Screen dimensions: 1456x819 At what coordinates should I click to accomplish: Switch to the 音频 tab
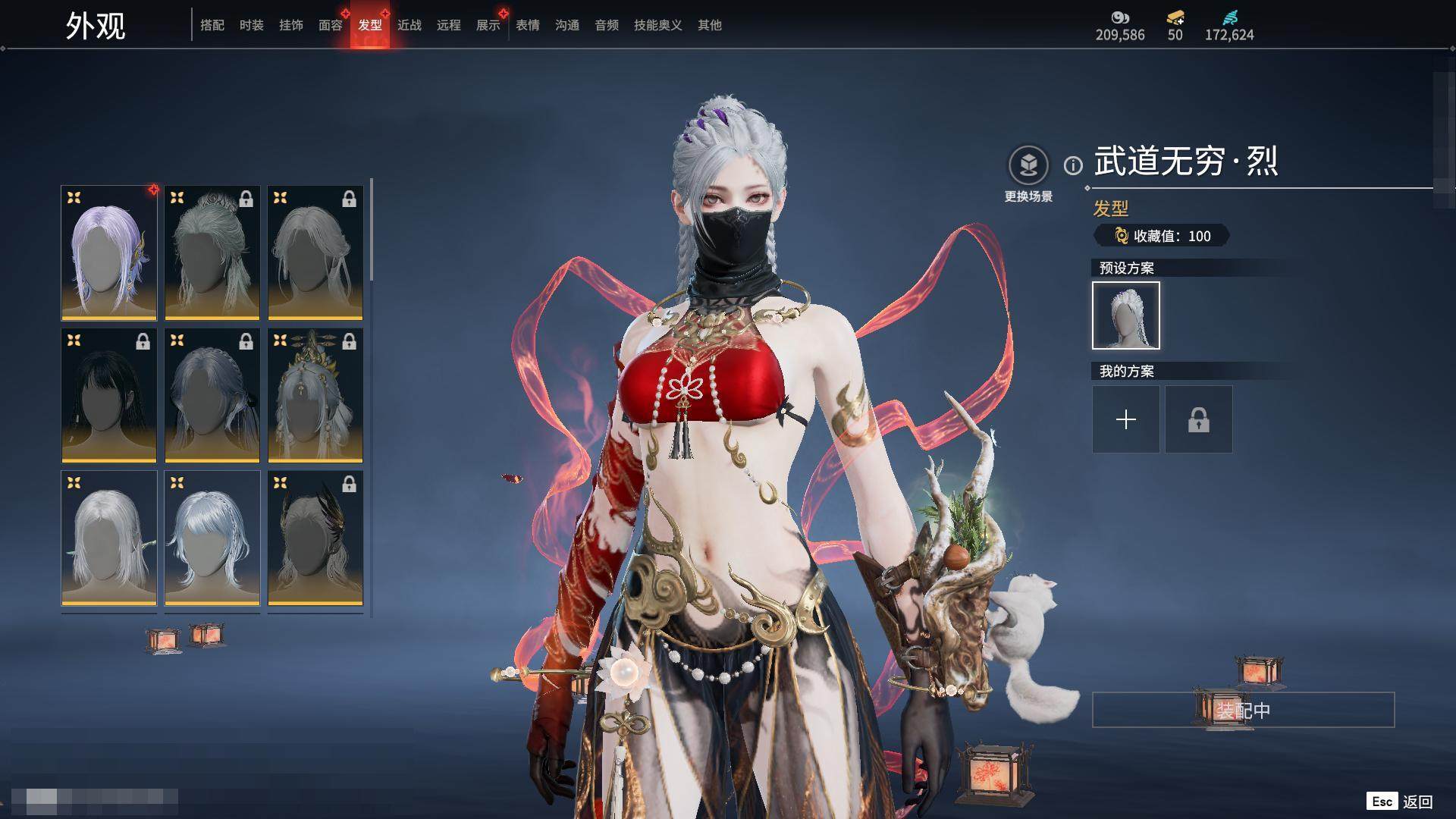click(x=606, y=25)
